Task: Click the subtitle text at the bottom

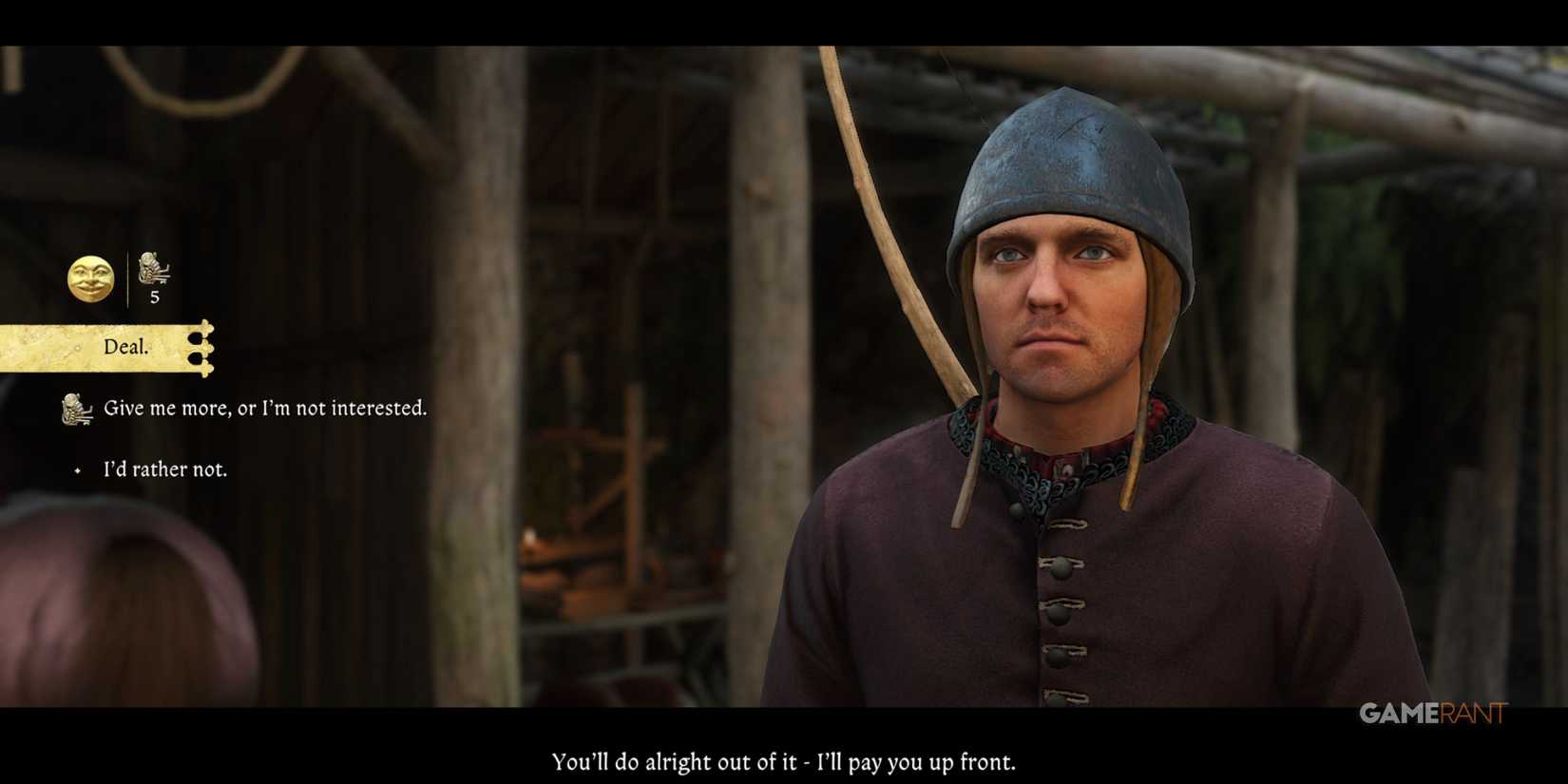Action: pos(783,761)
